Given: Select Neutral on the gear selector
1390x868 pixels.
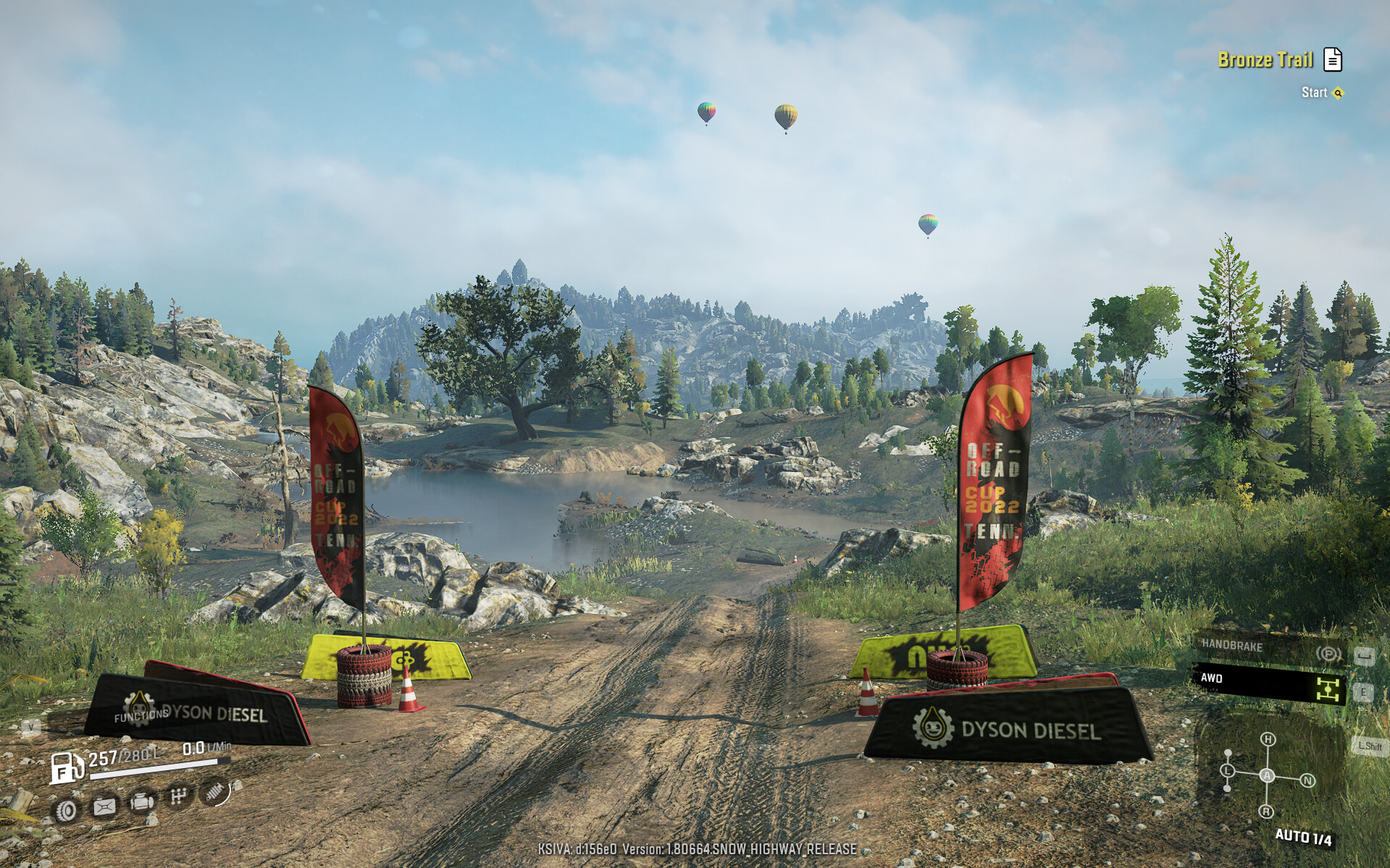Looking at the screenshot, I should pyautogui.click(x=1307, y=780).
